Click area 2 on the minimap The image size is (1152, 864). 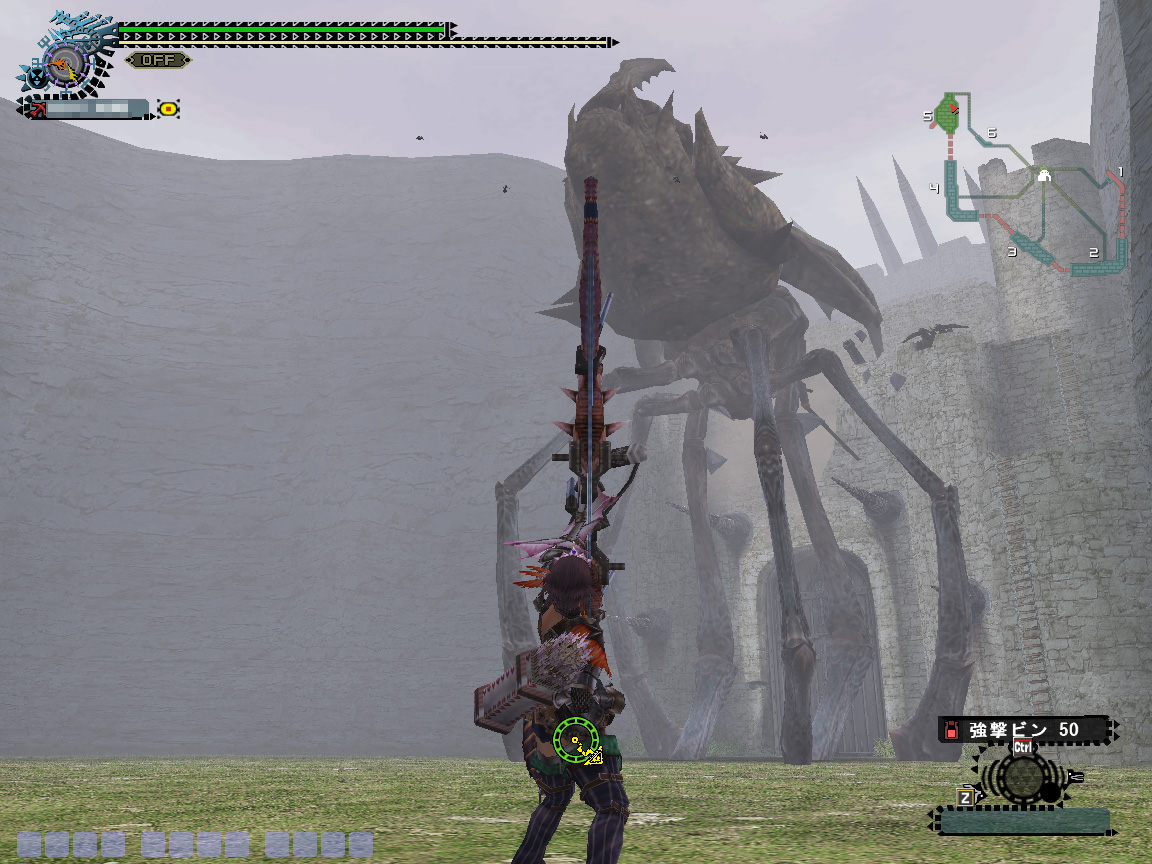point(1100,260)
